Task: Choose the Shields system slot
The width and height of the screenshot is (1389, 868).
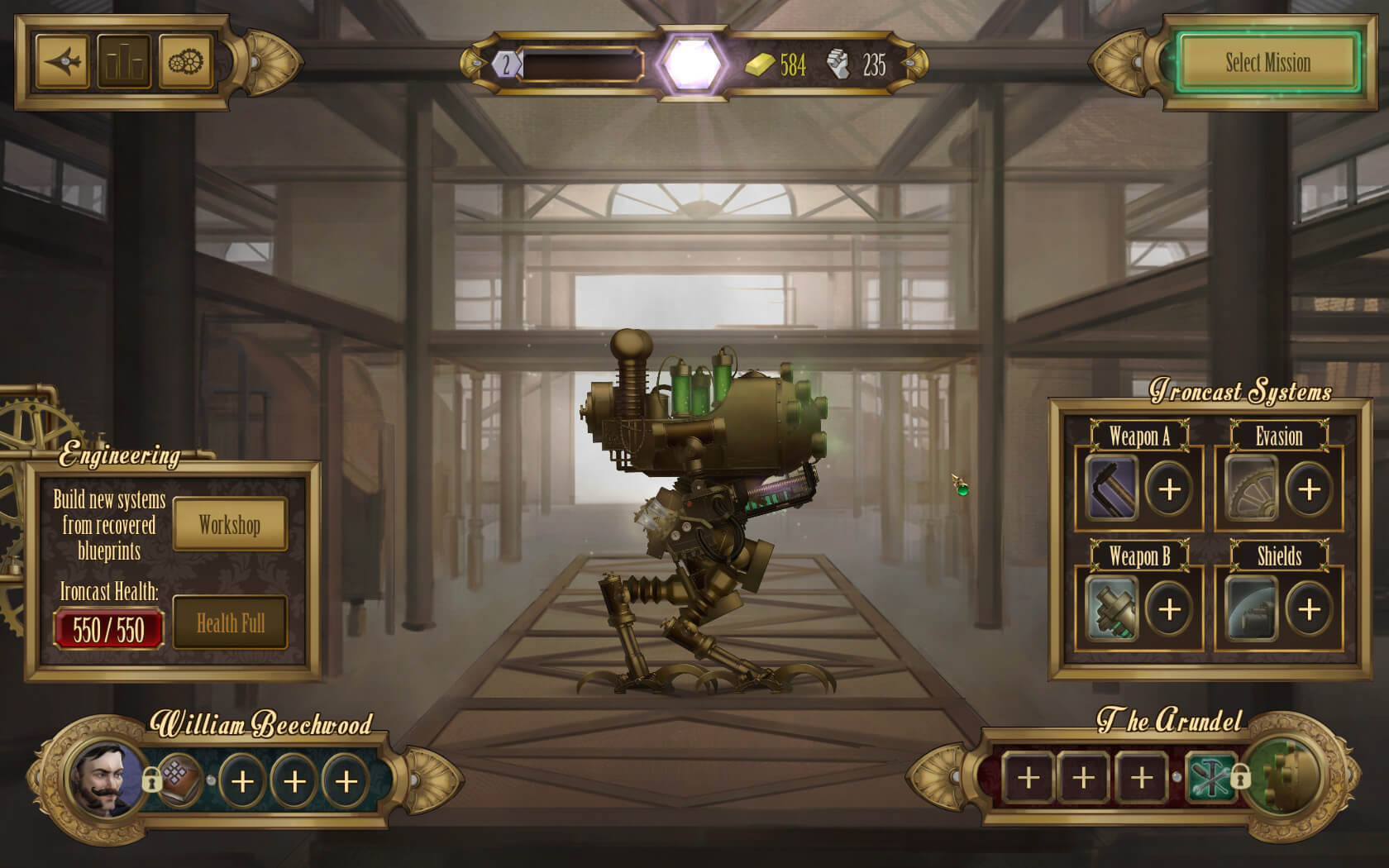Action: (x=1251, y=609)
